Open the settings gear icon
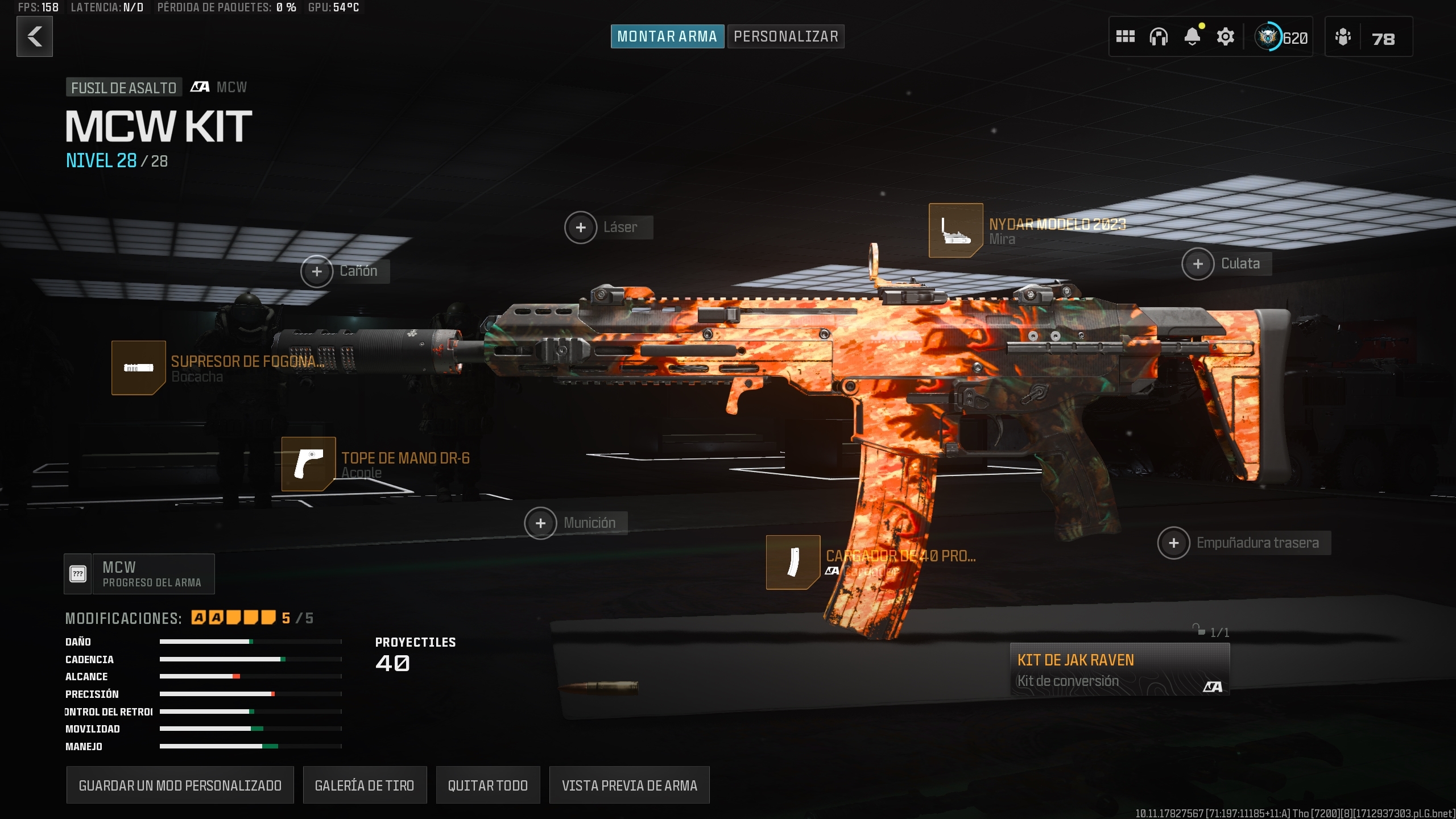The height and width of the screenshot is (819, 1456). click(x=1226, y=36)
